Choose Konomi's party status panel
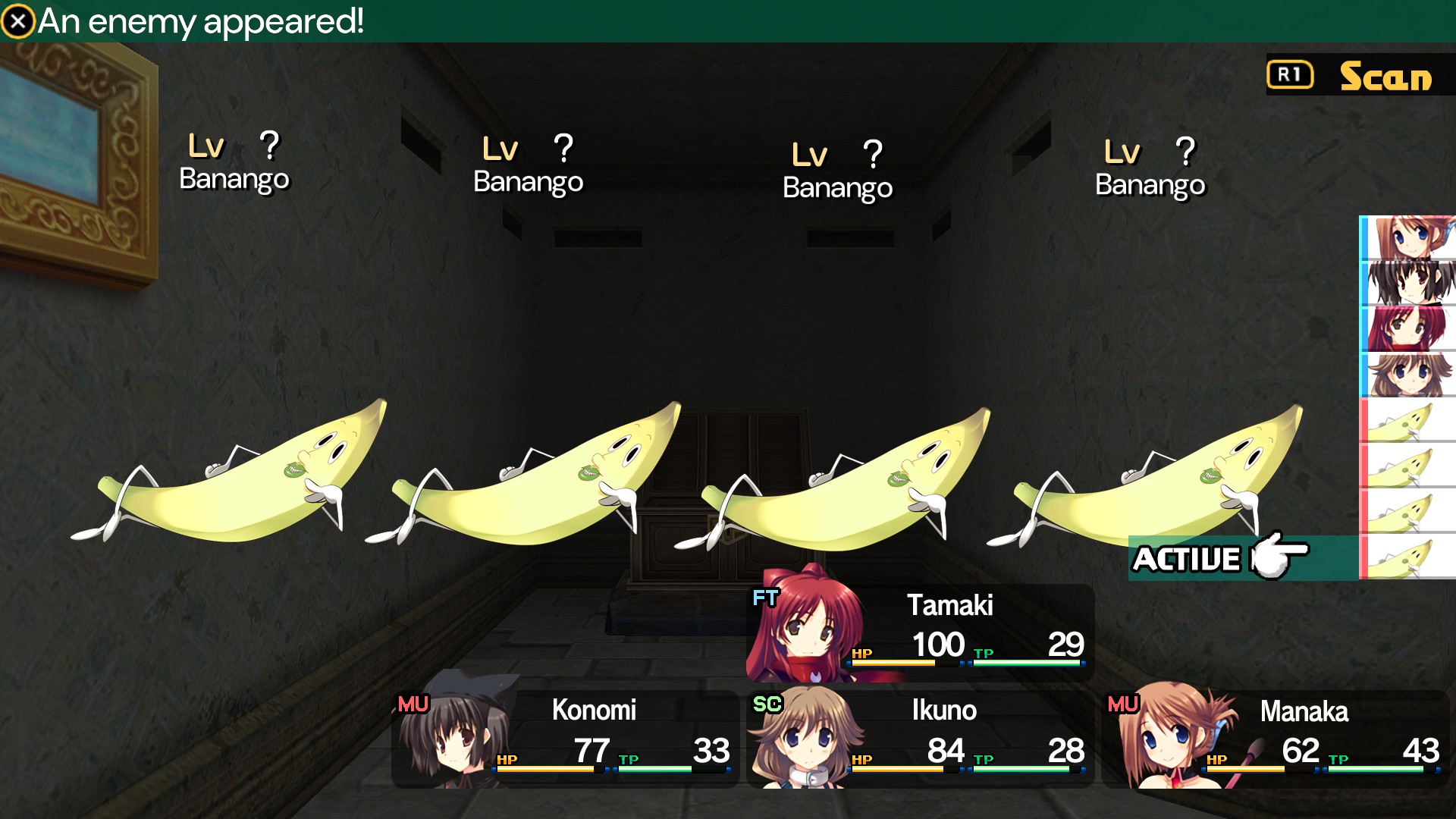This screenshot has width=1456, height=819. pos(564,737)
